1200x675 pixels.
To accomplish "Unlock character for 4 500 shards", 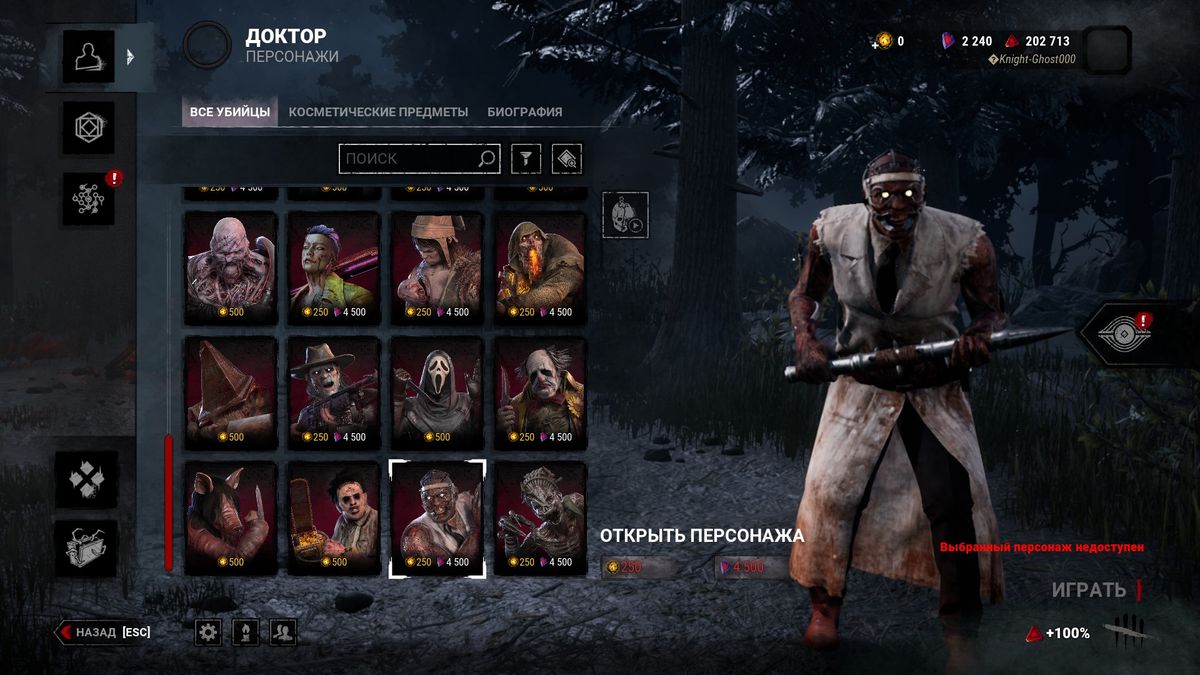I will click(x=750, y=567).
